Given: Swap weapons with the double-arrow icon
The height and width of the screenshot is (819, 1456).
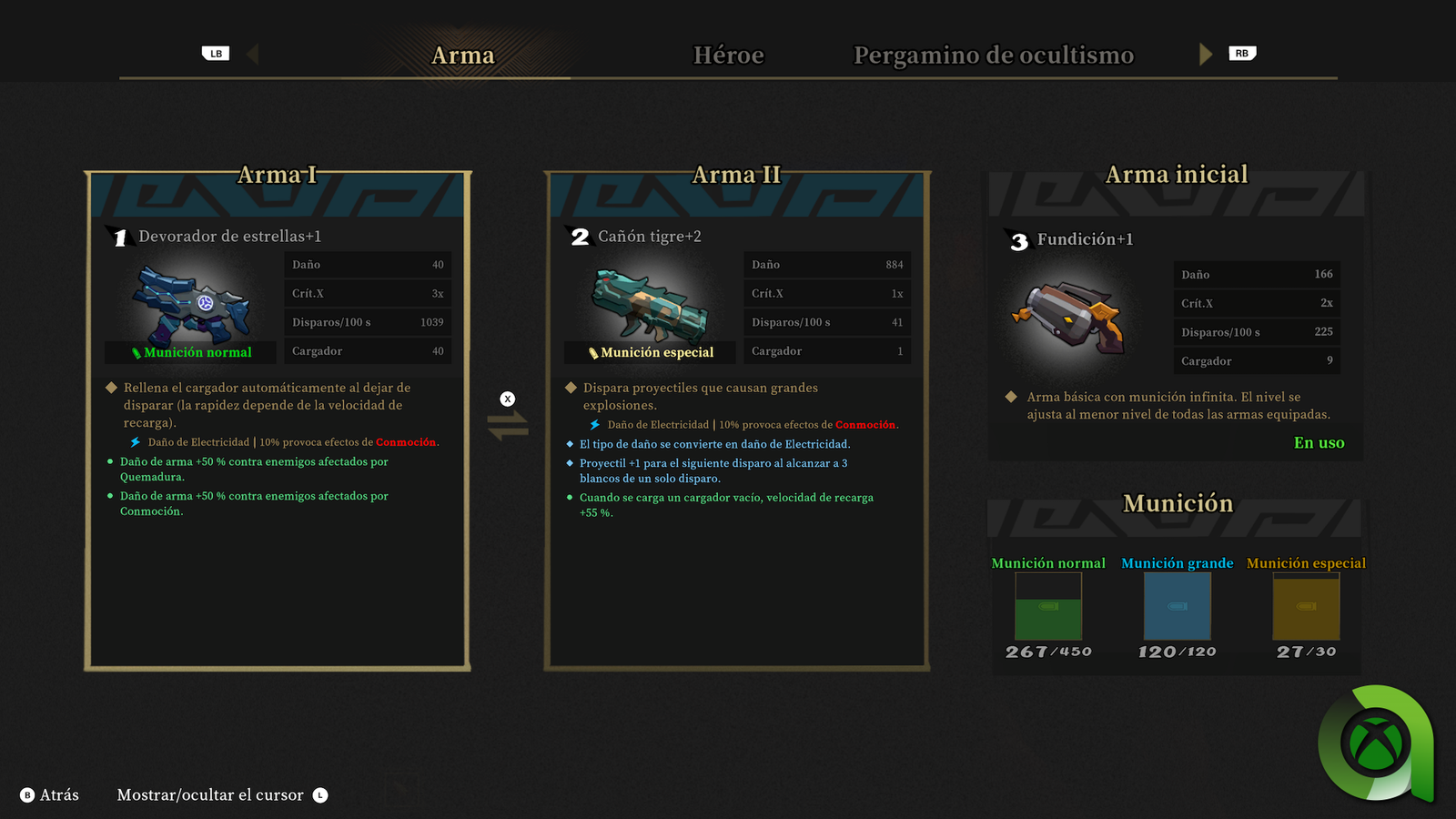Looking at the screenshot, I should (508, 425).
